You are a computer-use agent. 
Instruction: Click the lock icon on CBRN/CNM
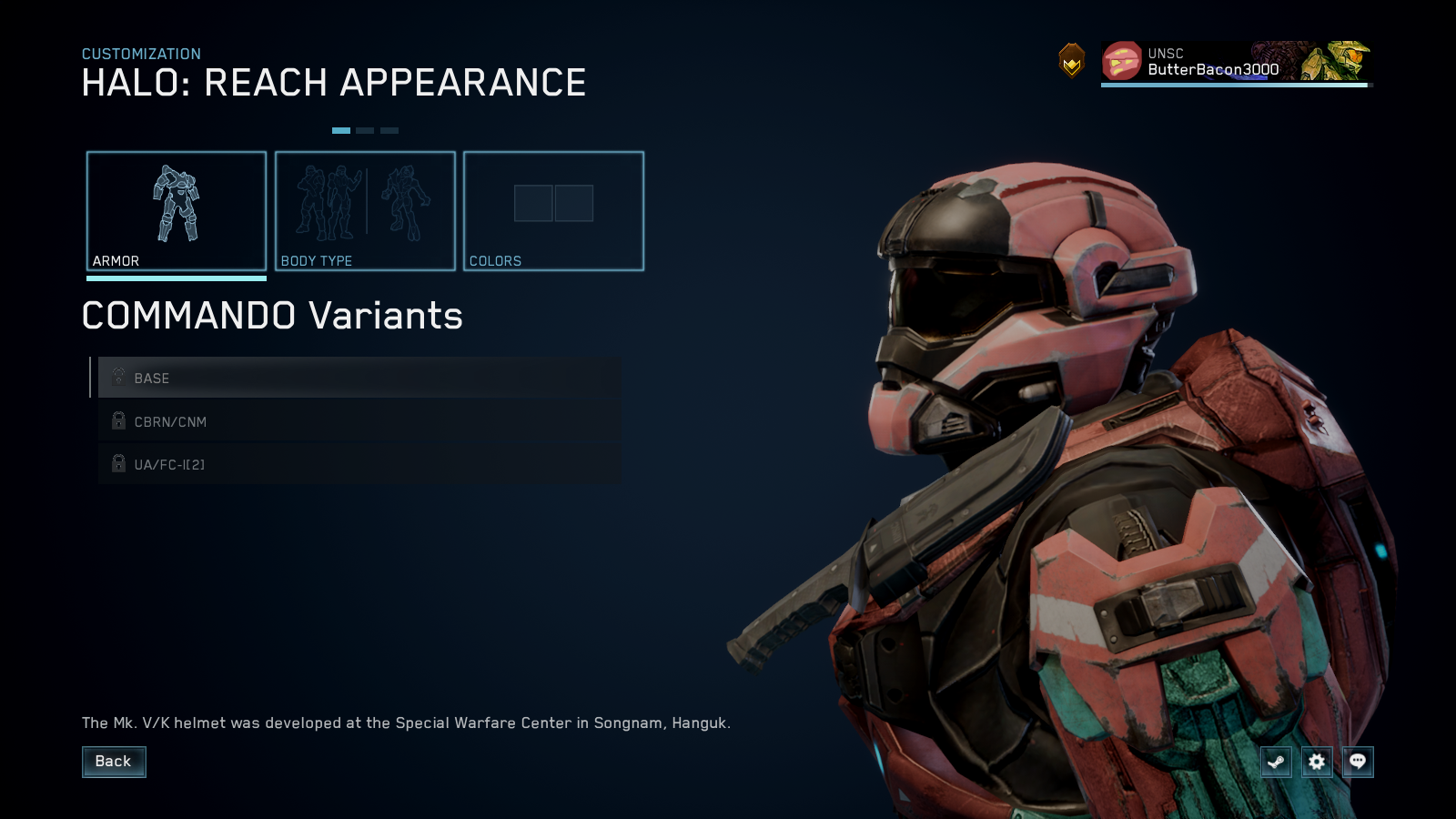point(117,420)
